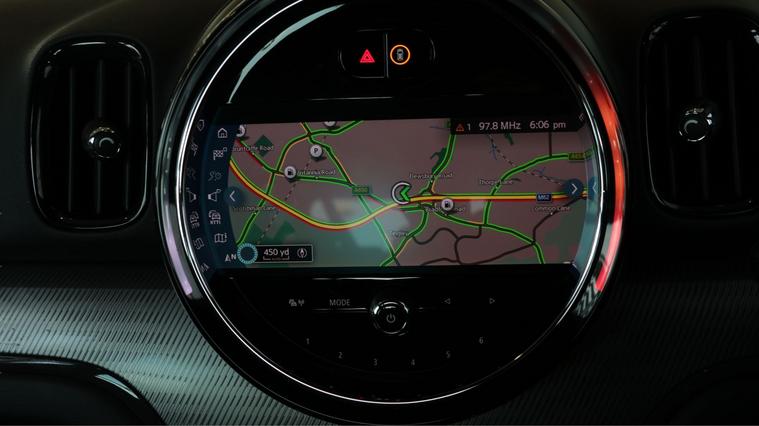This screenshot has height=426, width=759.
Task: Click the right chevron arrow on the map
Action: click(x=572, y=187)
